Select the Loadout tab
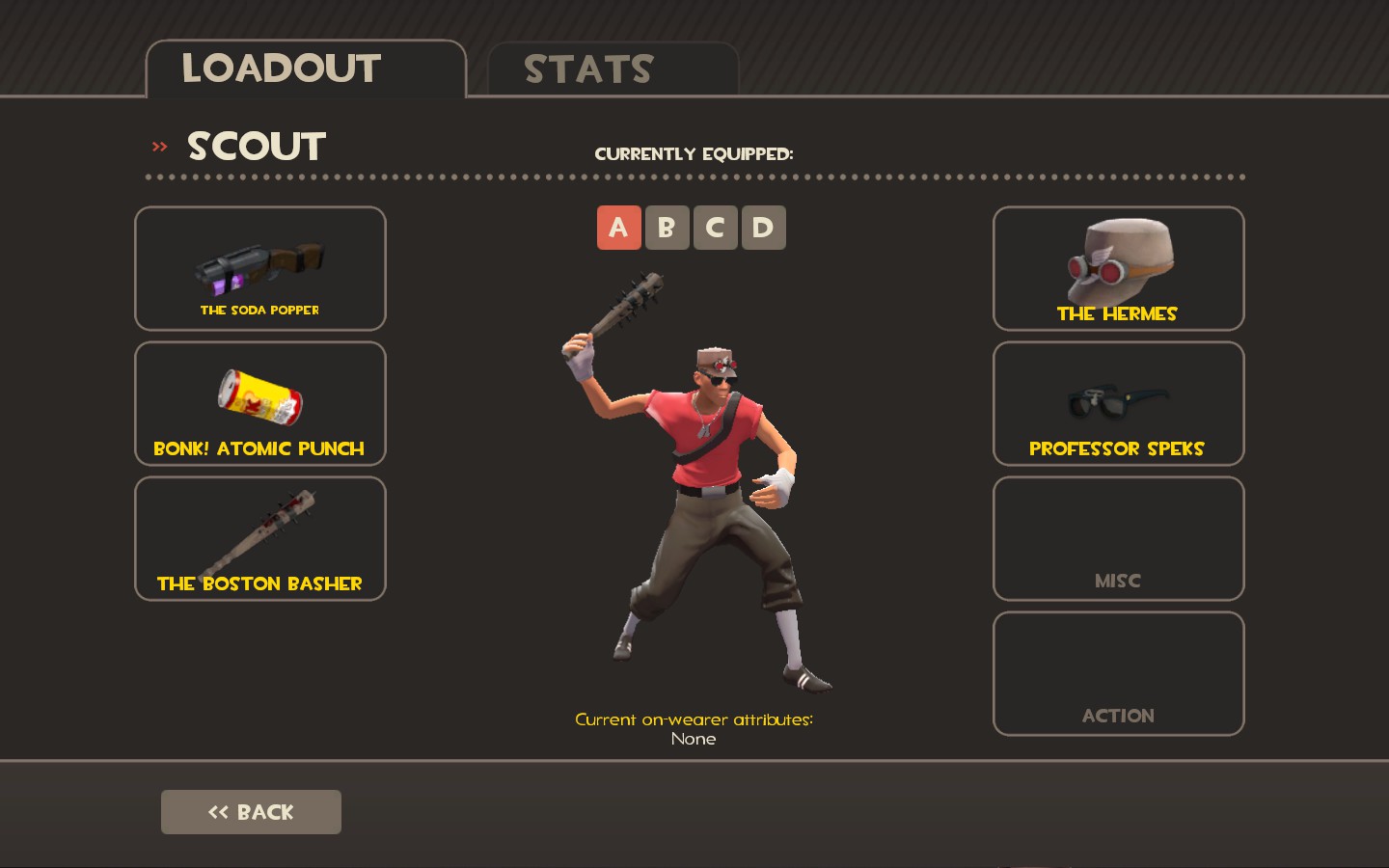Image resolution: width=1389 pixels, height=868 pixels. [305, 69]
